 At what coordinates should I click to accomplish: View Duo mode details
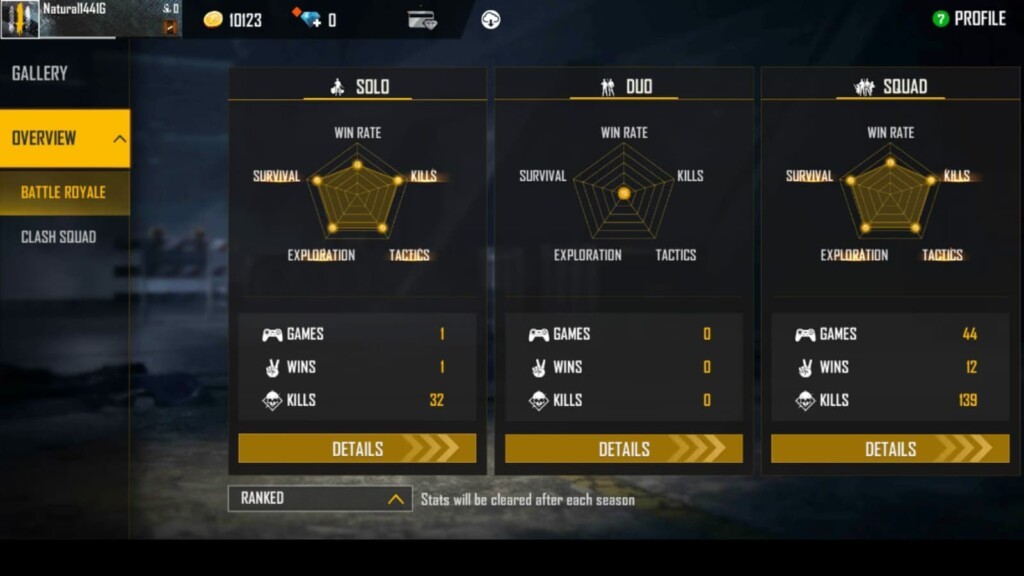tap(623, 449)
